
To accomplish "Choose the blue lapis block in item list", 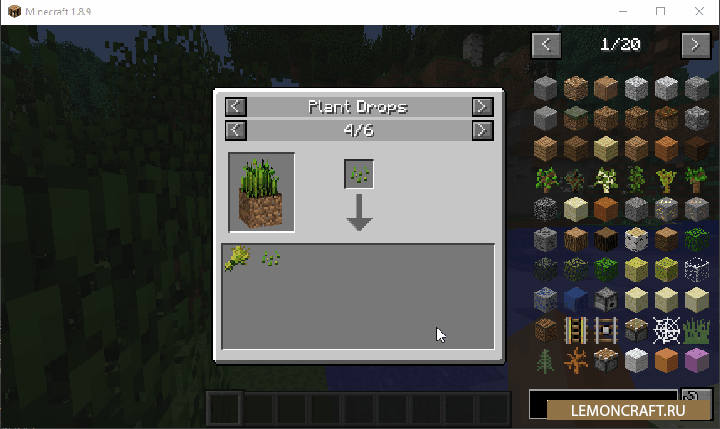I will click(575, 300).
